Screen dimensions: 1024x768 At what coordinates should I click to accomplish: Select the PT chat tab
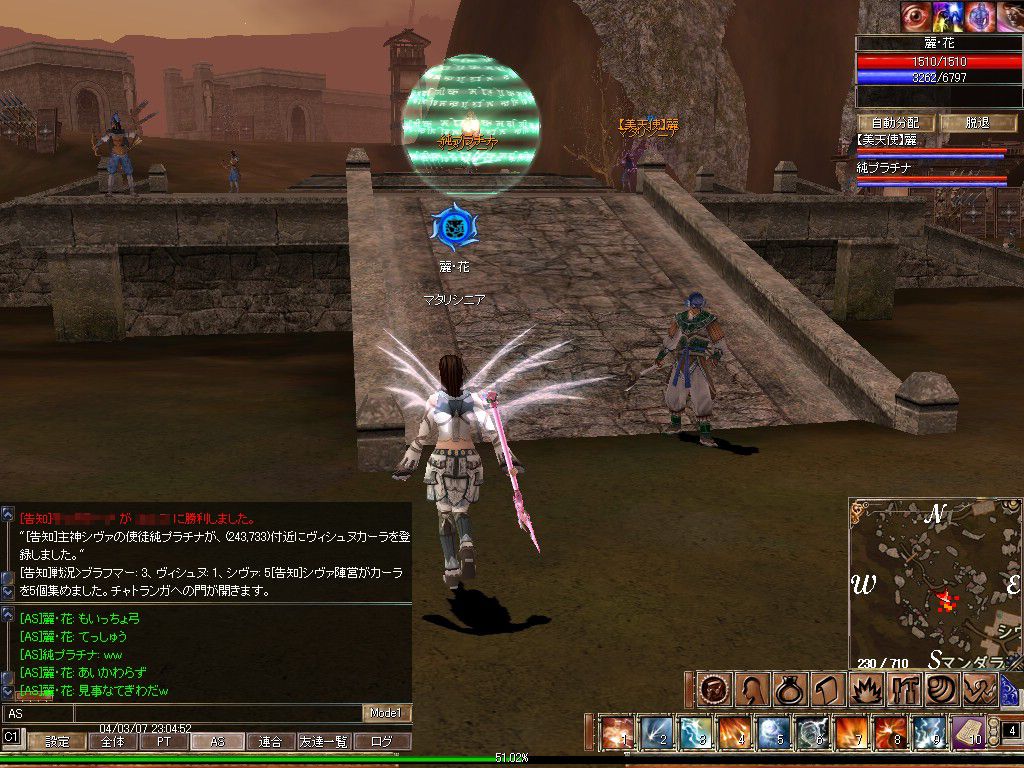tap(163, 742)
